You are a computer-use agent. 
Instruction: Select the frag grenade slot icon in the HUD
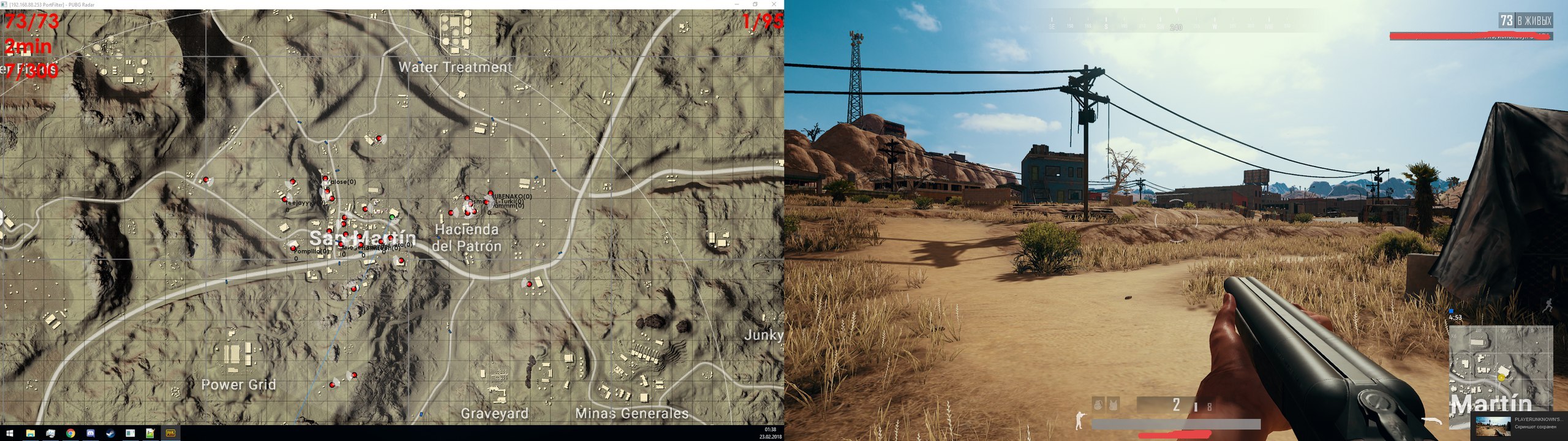[1097, 407]
